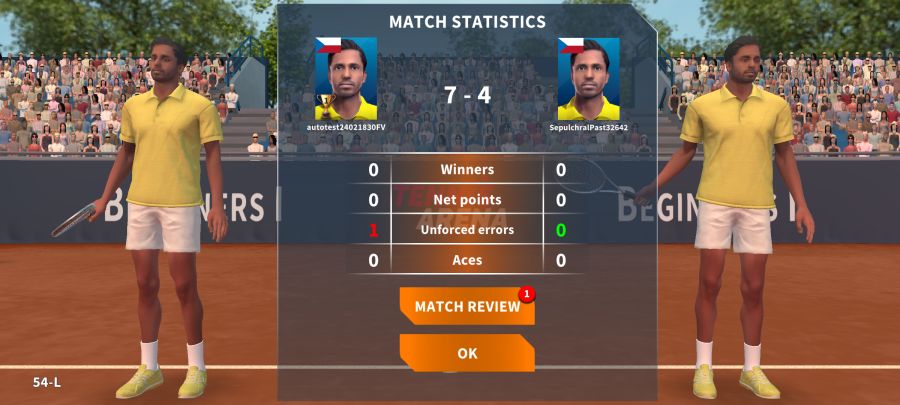Open the Match Review button
The width and height of the screenshot is (900, 405).
point(466,306)
